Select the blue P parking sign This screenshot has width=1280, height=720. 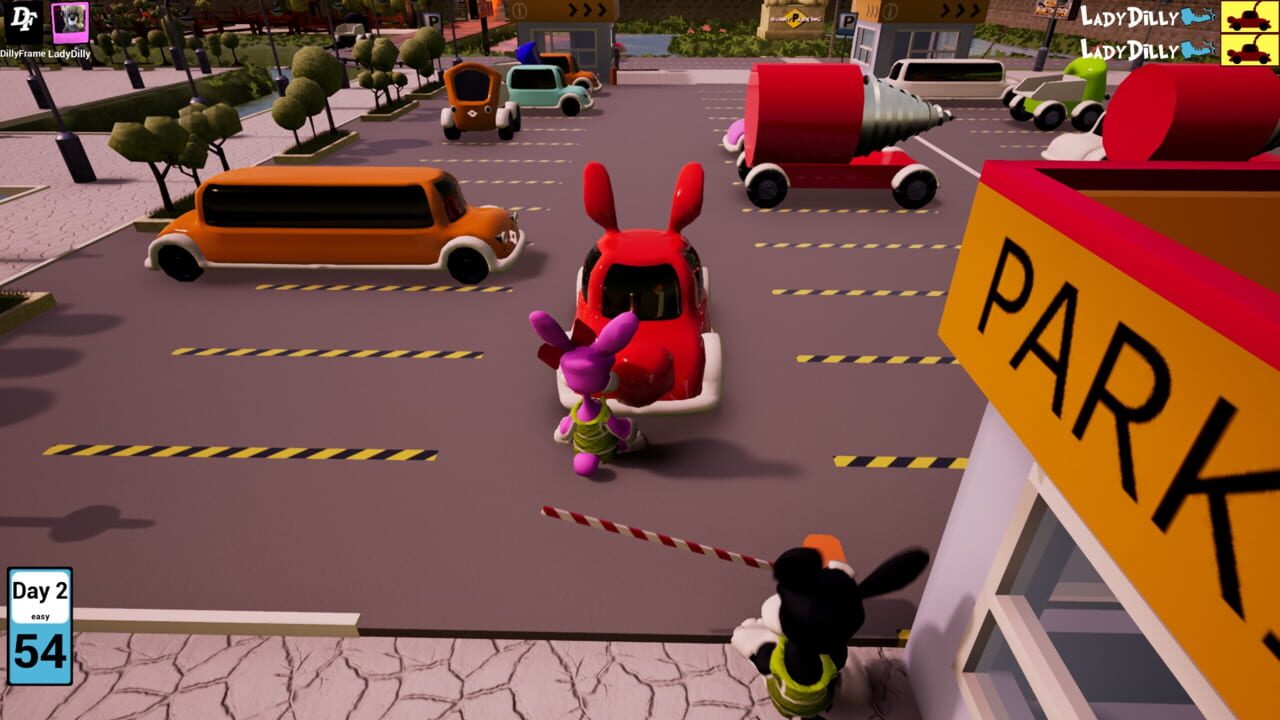pos(847,22)
